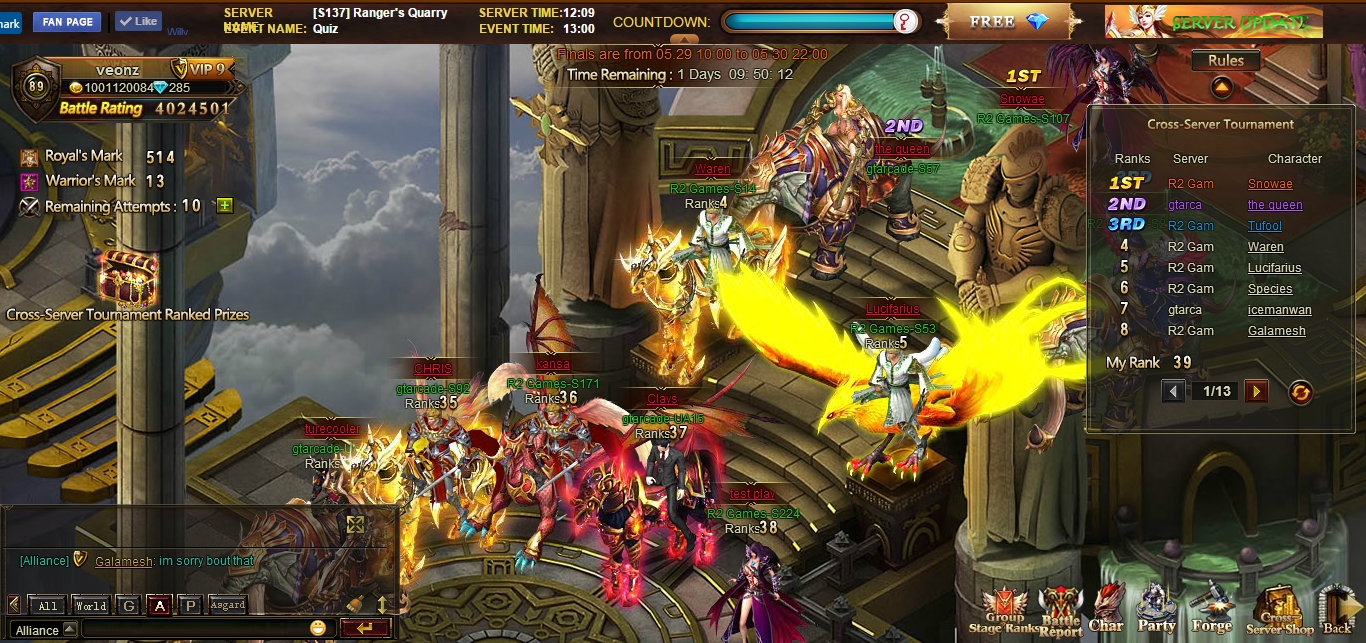The image size is (1366, 643).
Task: Select Lucifarius in the rankings list
Action: 1274,268
